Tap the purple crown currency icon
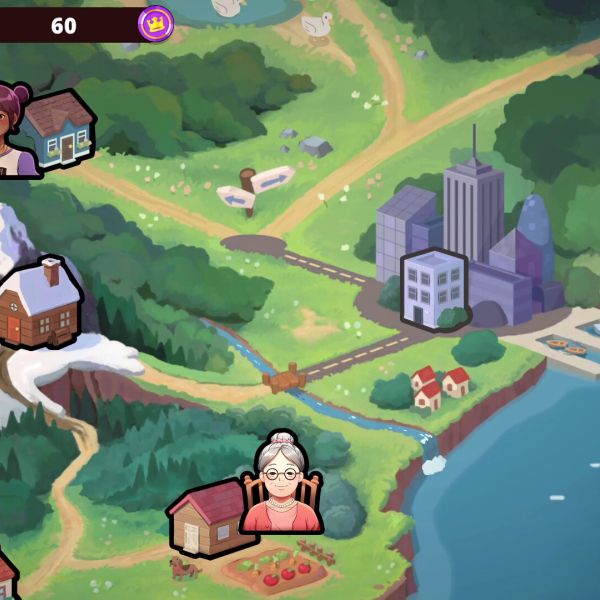600x600 pixels. pos(155,22)
